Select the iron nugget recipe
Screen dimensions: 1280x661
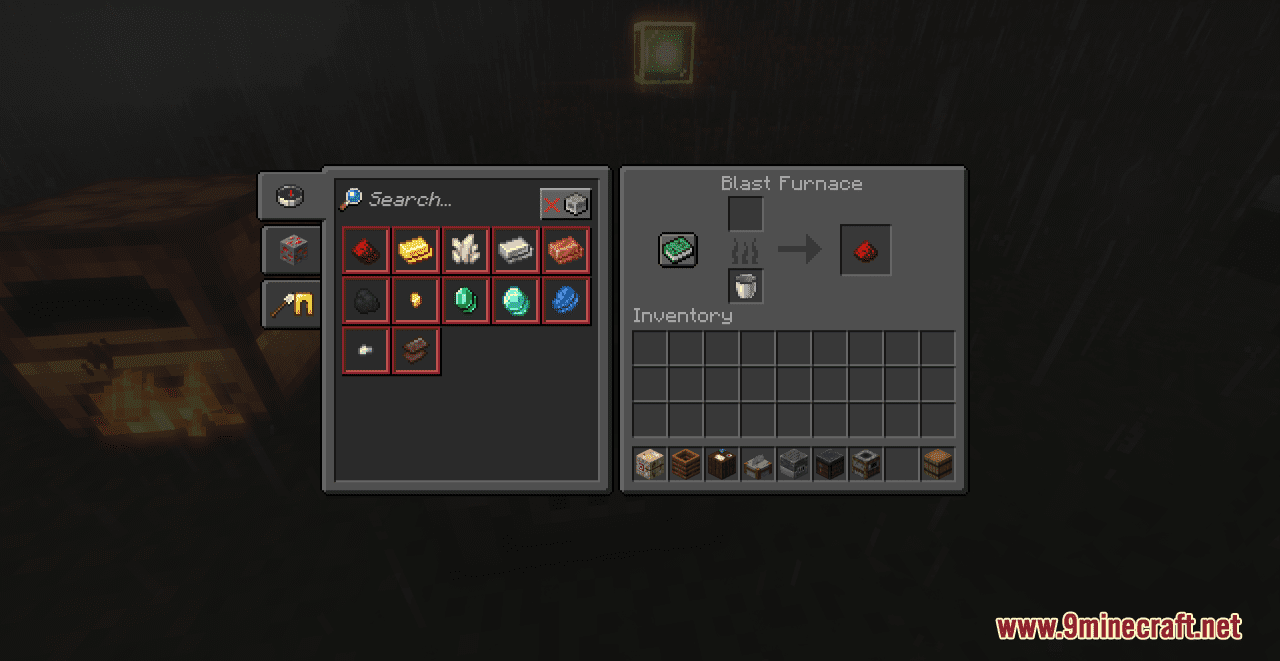tap(366, 351)
